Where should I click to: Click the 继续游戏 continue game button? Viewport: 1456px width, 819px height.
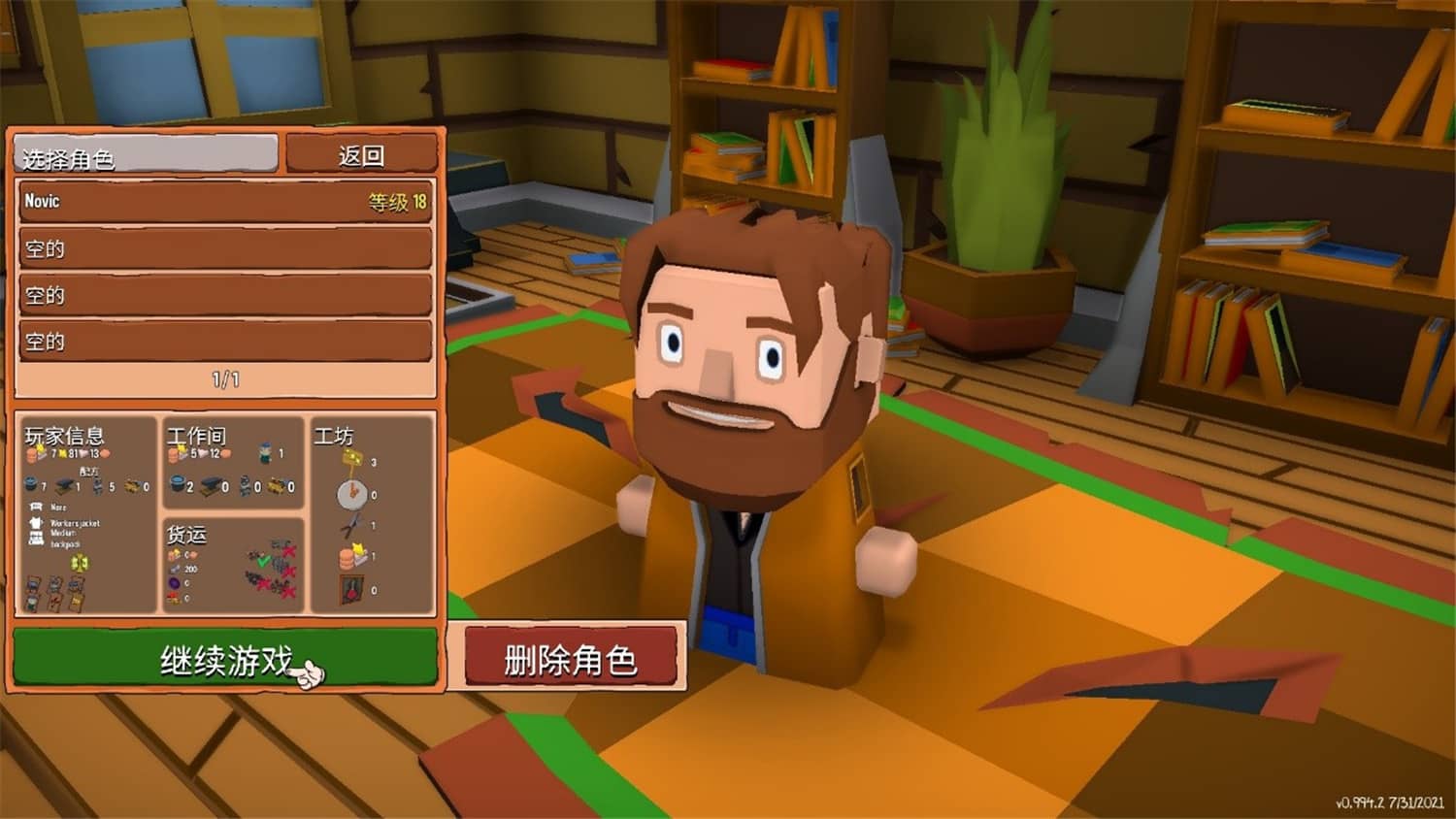(x=223, y=658)
